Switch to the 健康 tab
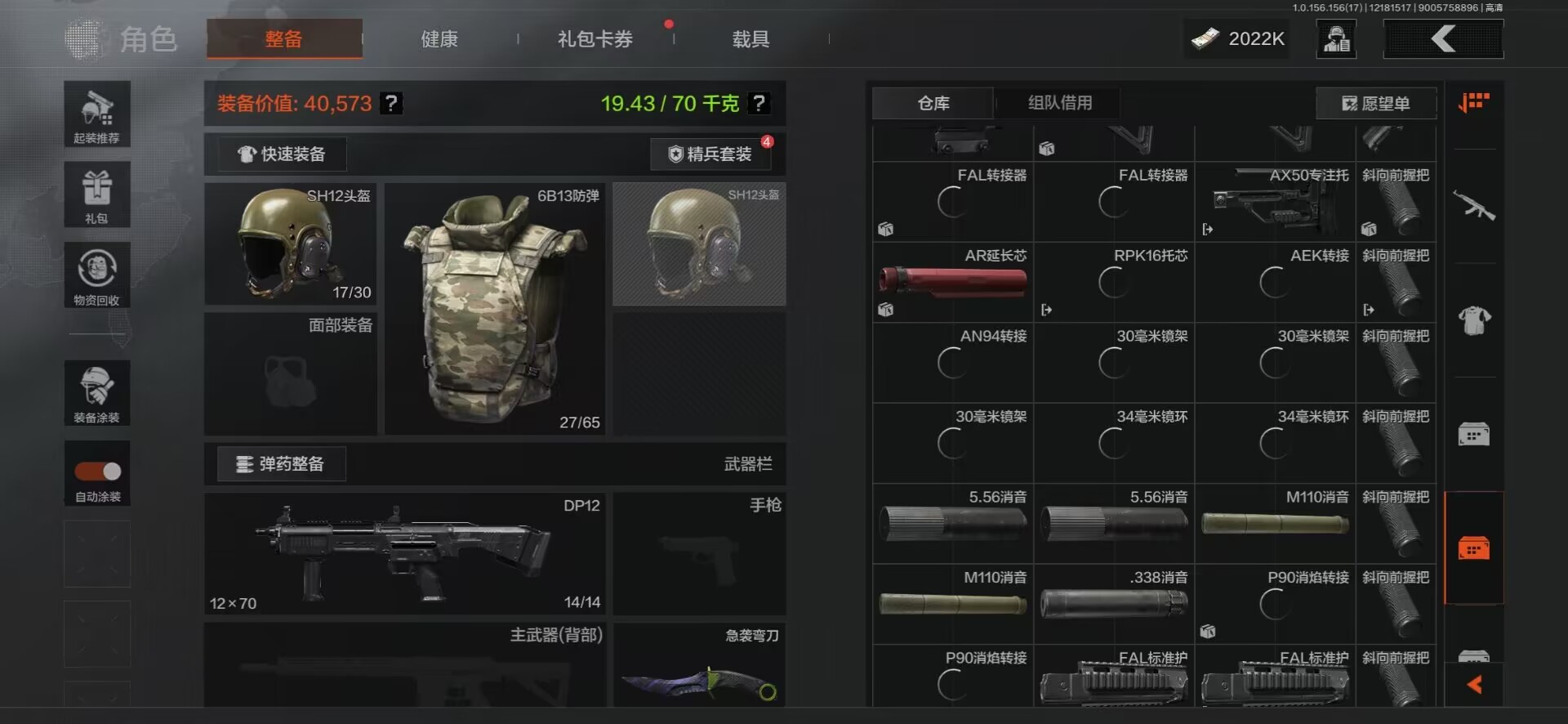This screenshot has height=724, width=1568. [439, 39]
